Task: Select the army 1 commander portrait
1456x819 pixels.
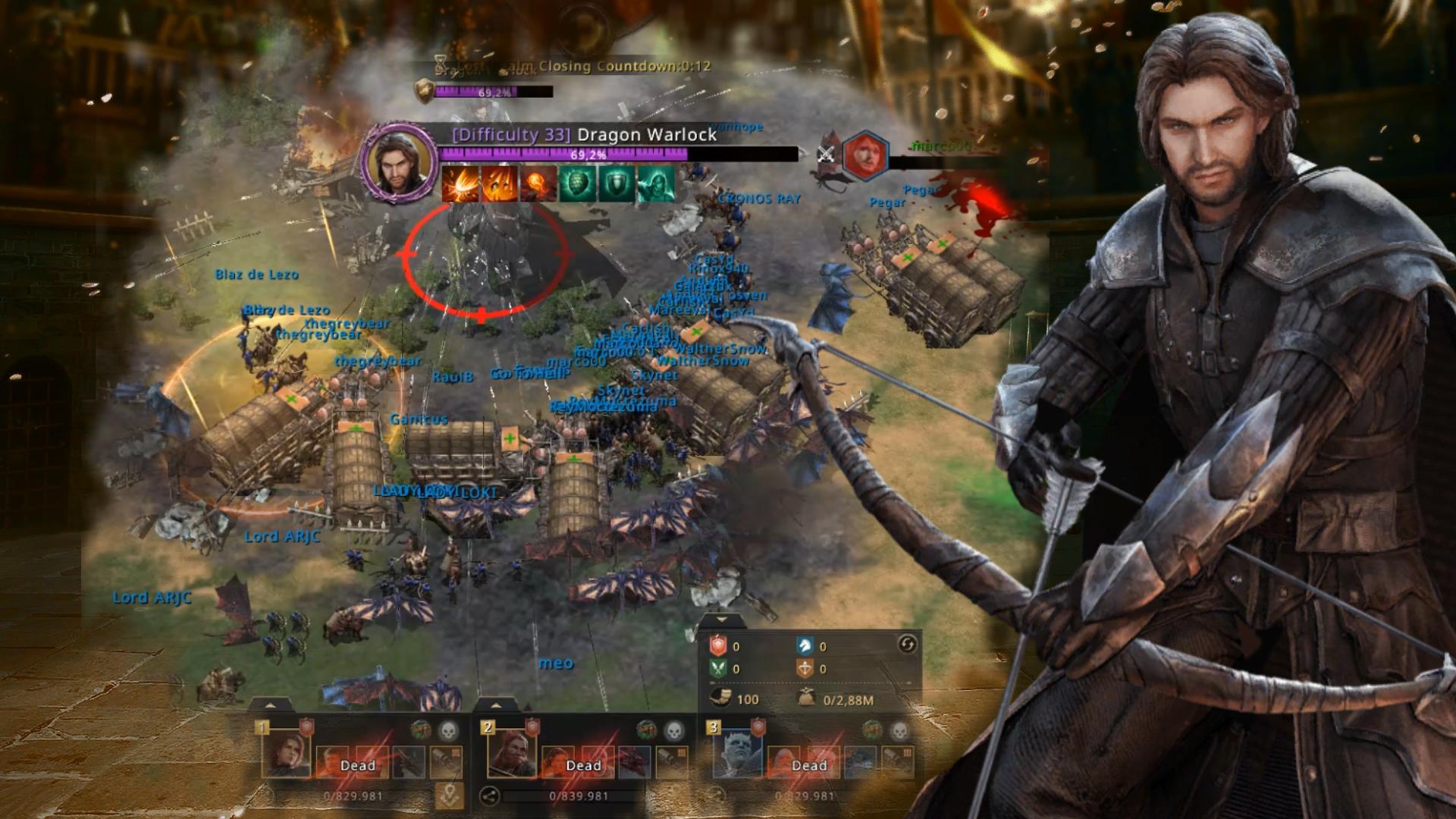Action: [287, 751]
